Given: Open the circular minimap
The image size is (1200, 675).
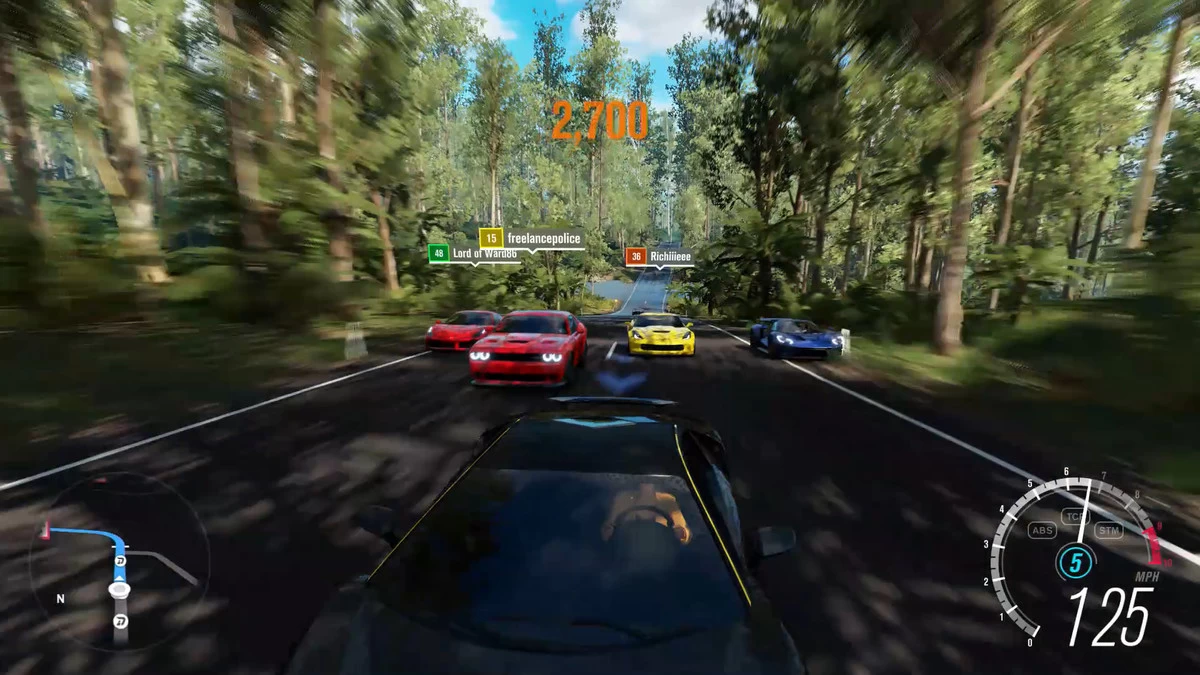Looking at the screenshot, I should pos(117,562).
